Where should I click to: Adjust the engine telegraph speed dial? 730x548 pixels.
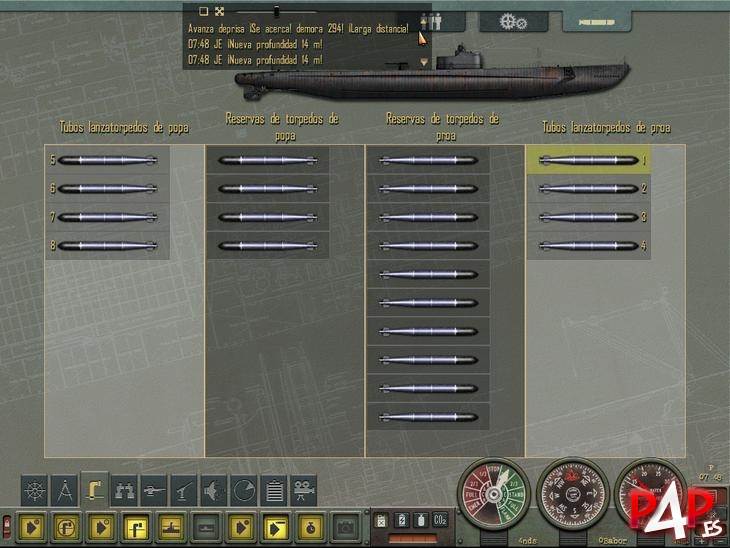point(494,495)
